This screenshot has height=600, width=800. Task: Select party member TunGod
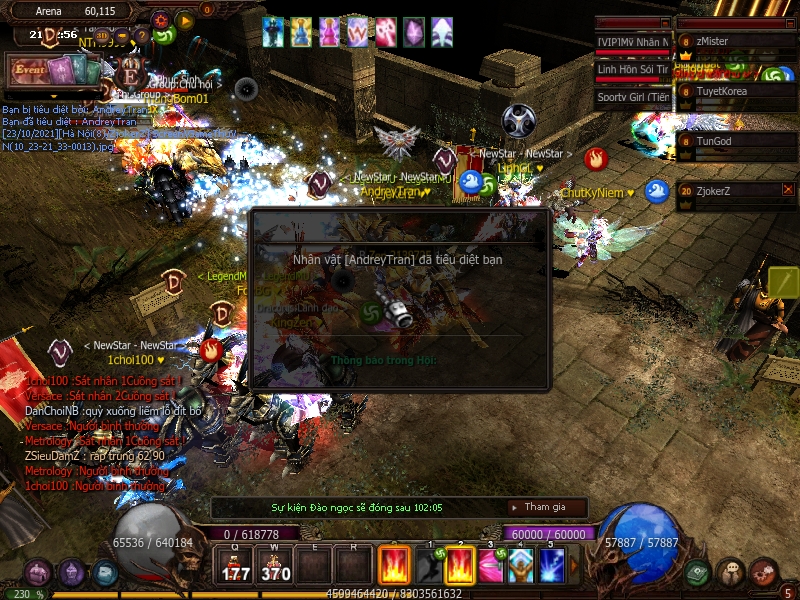738,141
